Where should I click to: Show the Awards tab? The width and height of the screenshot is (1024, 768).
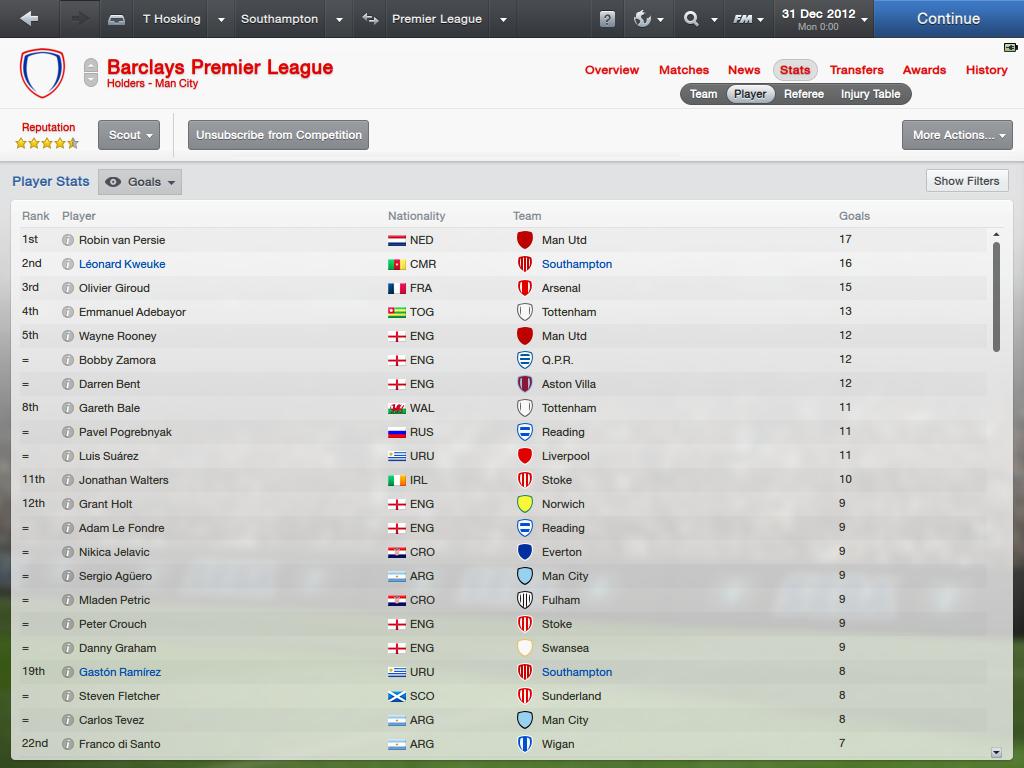924,70
